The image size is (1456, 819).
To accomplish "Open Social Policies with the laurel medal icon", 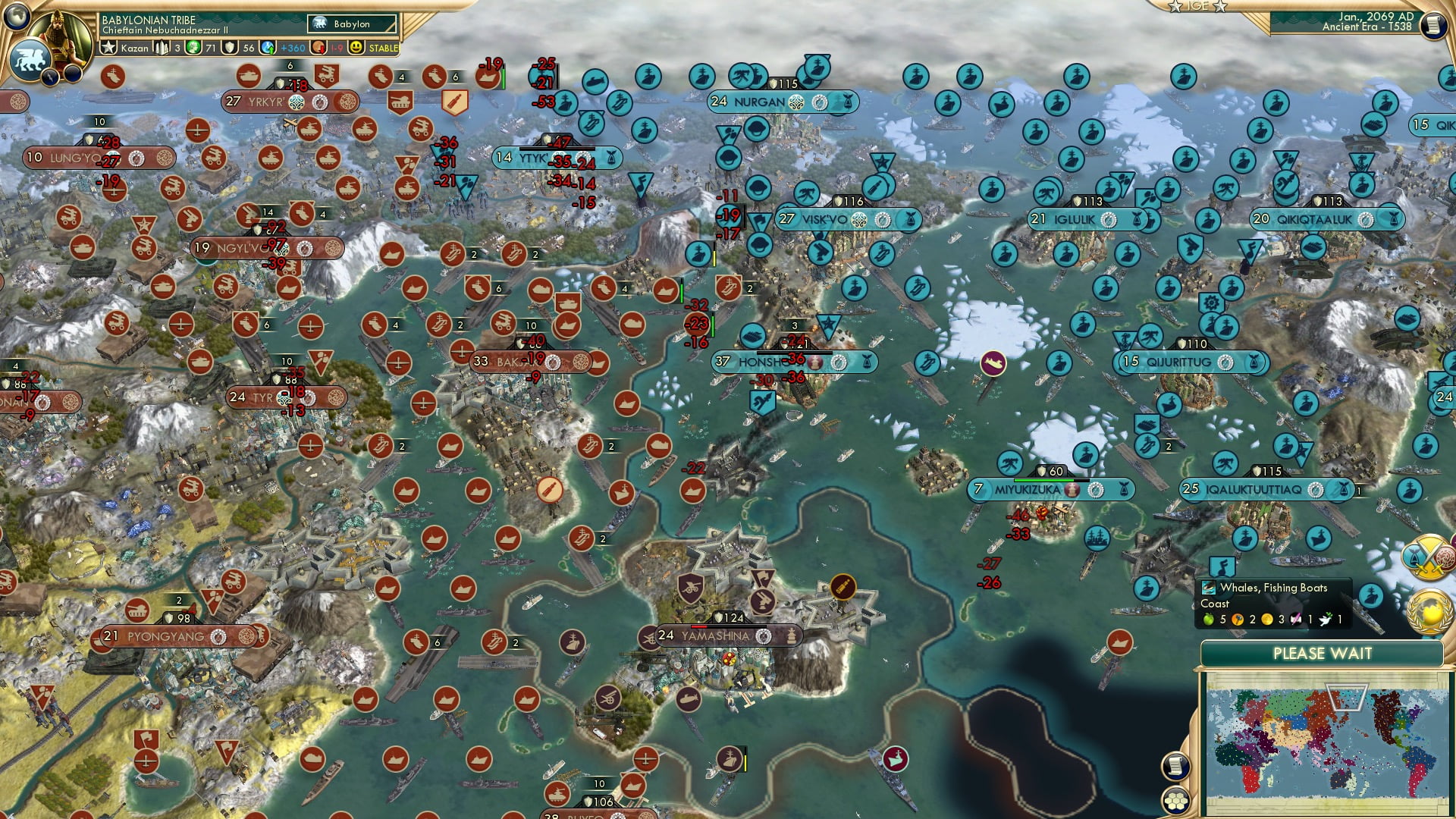I will click(1429, 610).
